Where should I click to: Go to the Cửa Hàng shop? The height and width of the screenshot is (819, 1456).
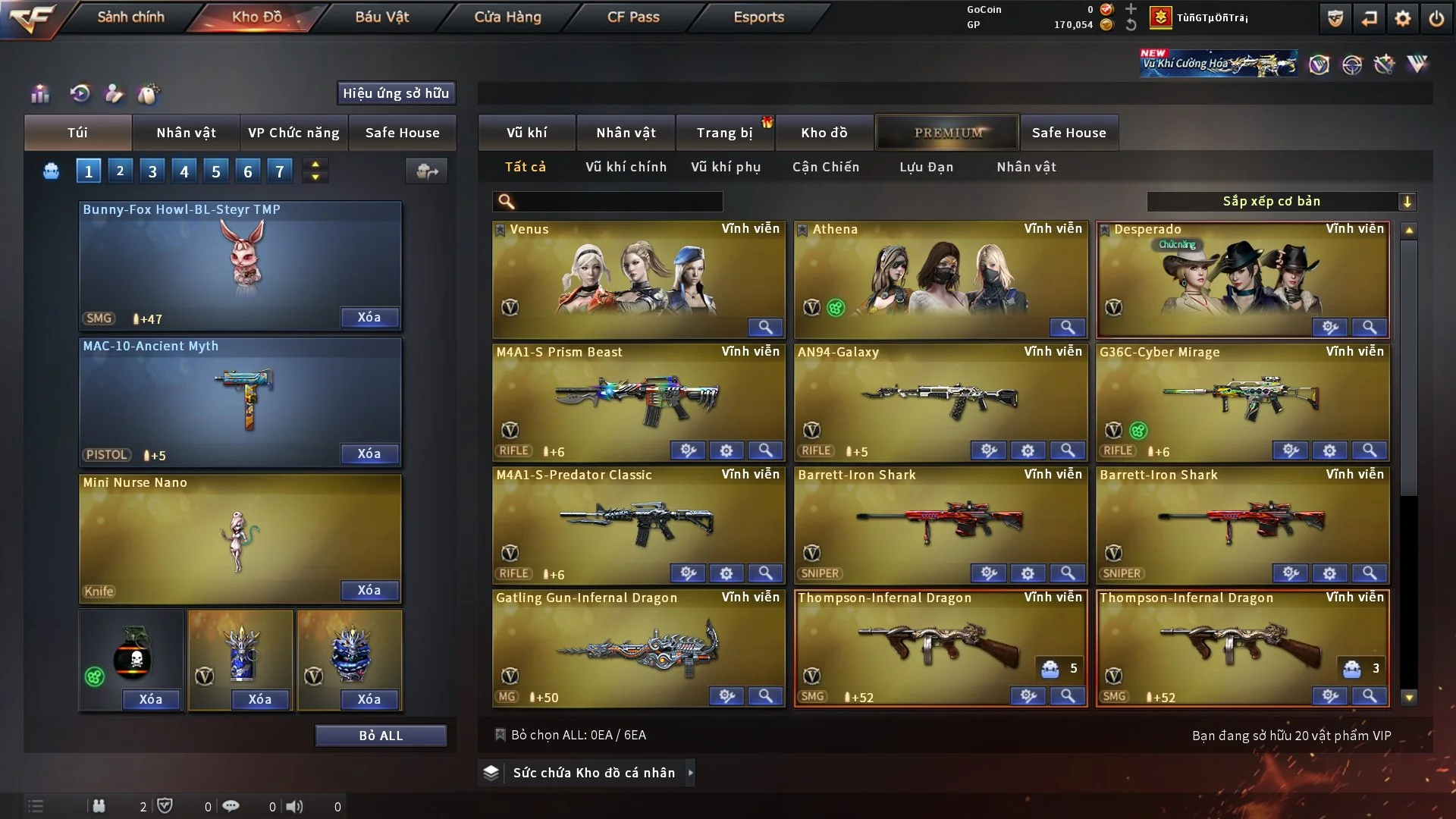click(x=507, y=17)
